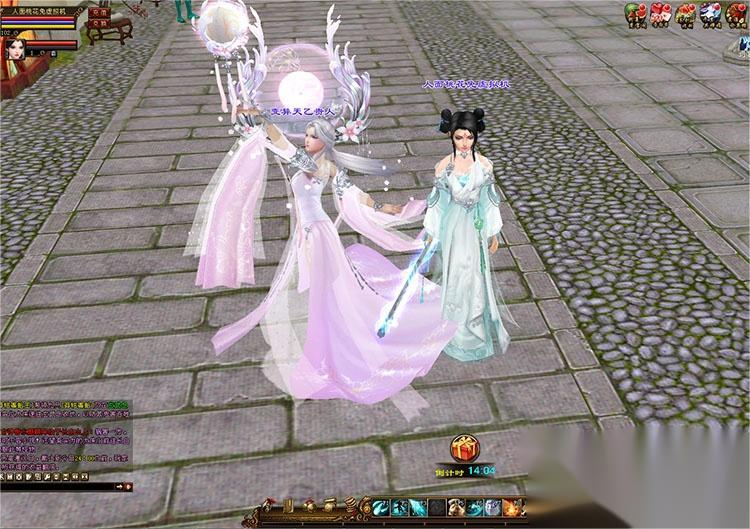750x529 pixels.
Task: Click the chat log message area
Action: pyautogui.click(x=65, y=440)
